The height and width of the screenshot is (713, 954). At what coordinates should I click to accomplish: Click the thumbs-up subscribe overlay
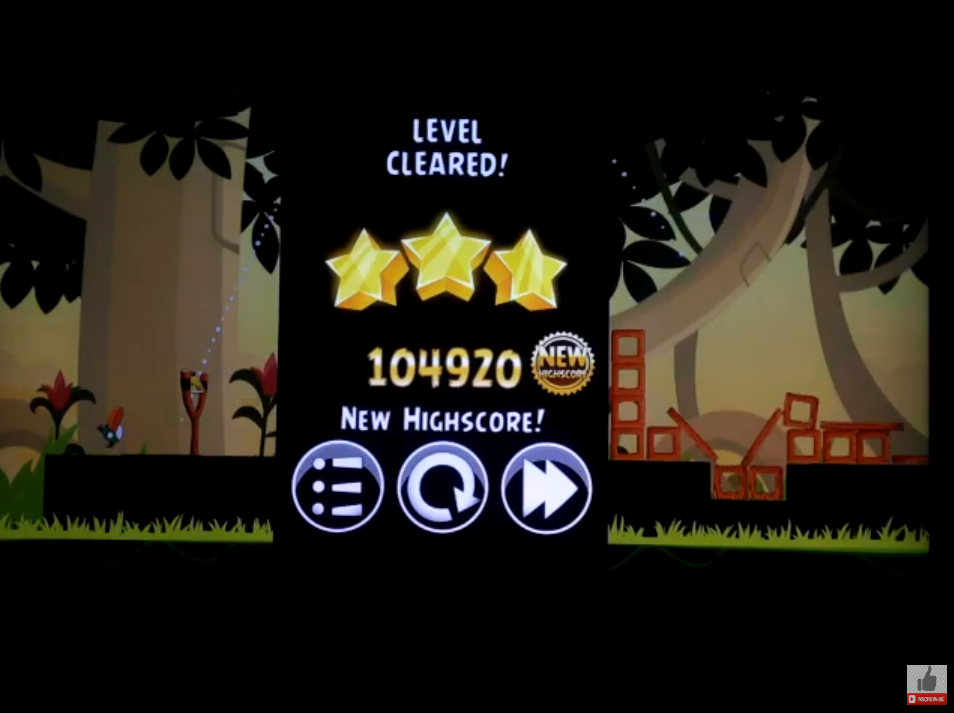coord(926,684)
